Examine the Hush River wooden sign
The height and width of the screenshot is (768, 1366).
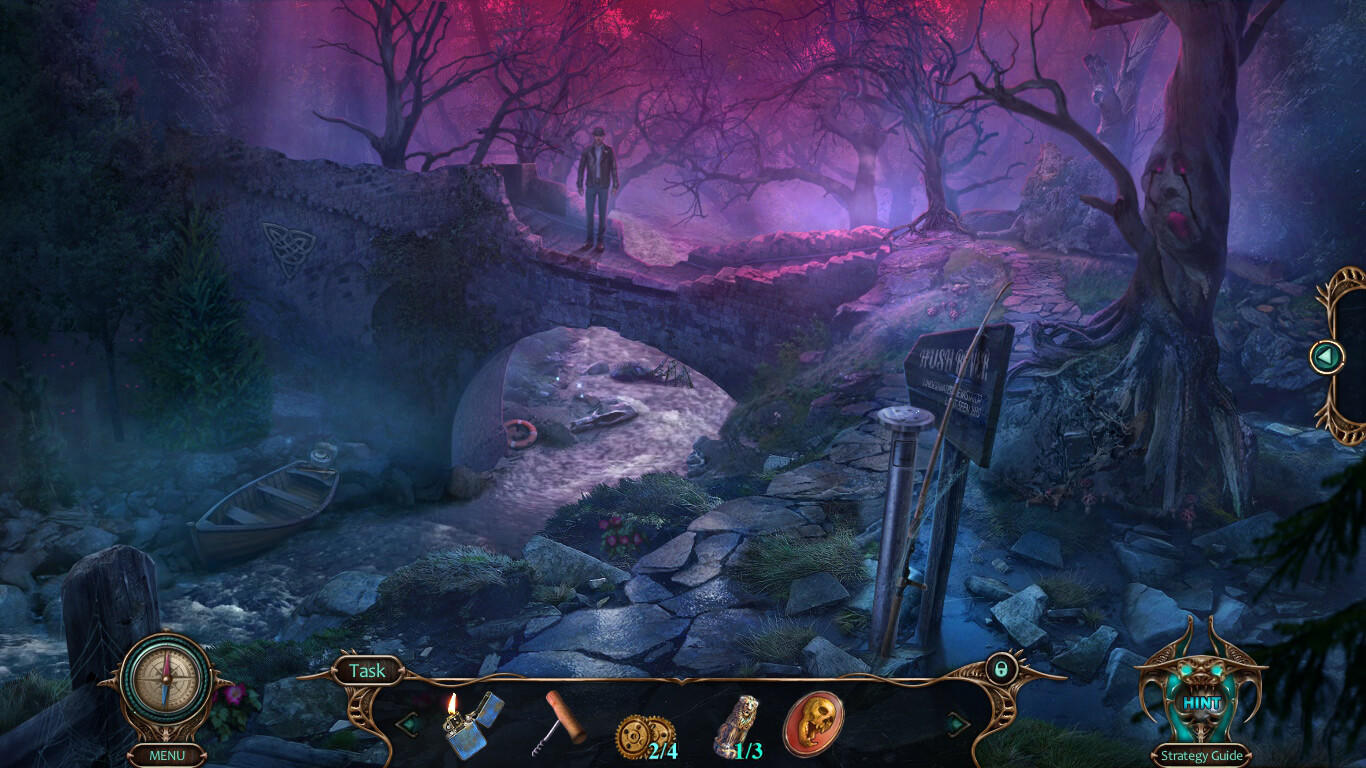click(953, 380)
